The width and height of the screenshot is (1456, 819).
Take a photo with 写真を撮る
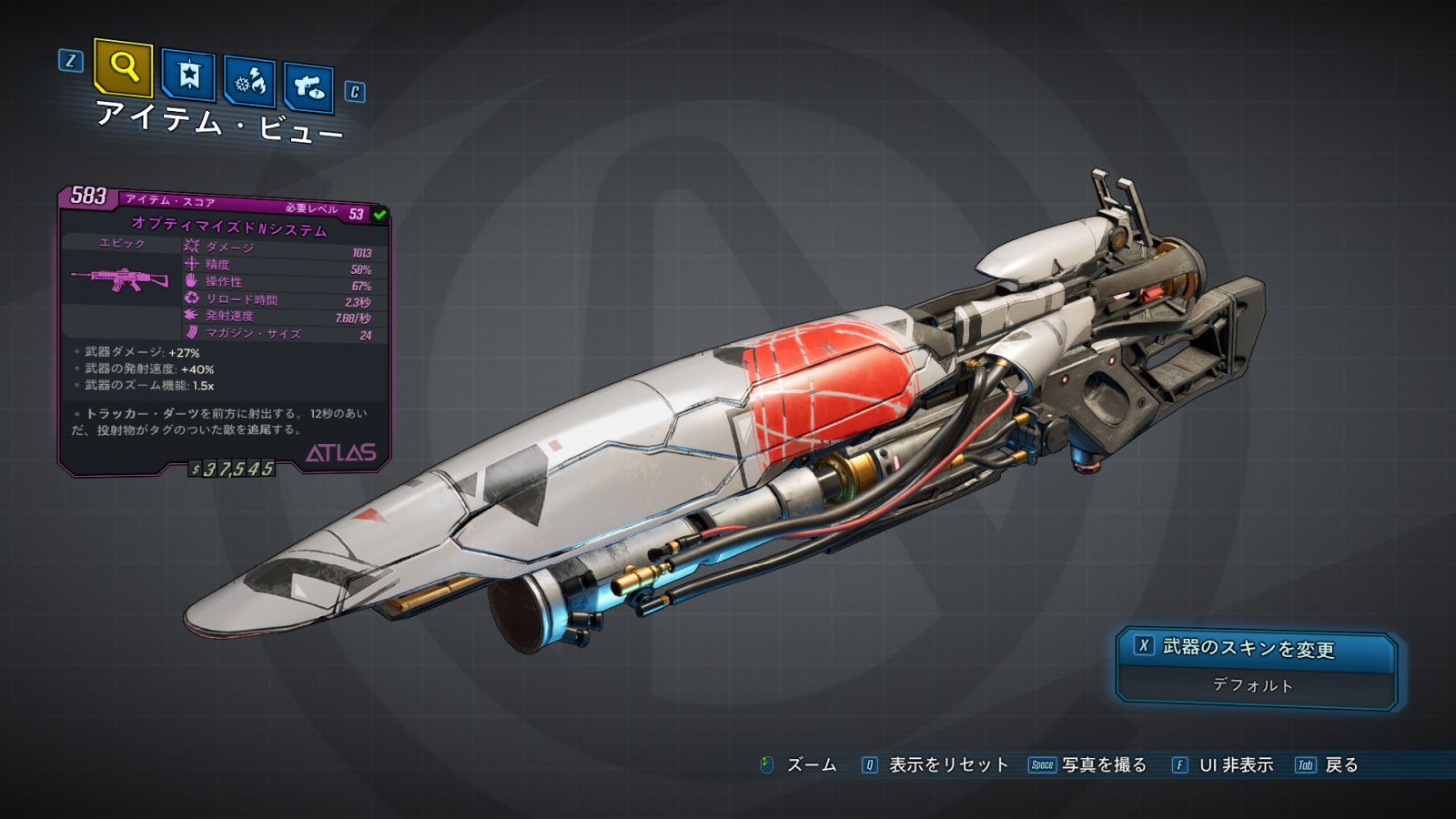pos(1104,765)
